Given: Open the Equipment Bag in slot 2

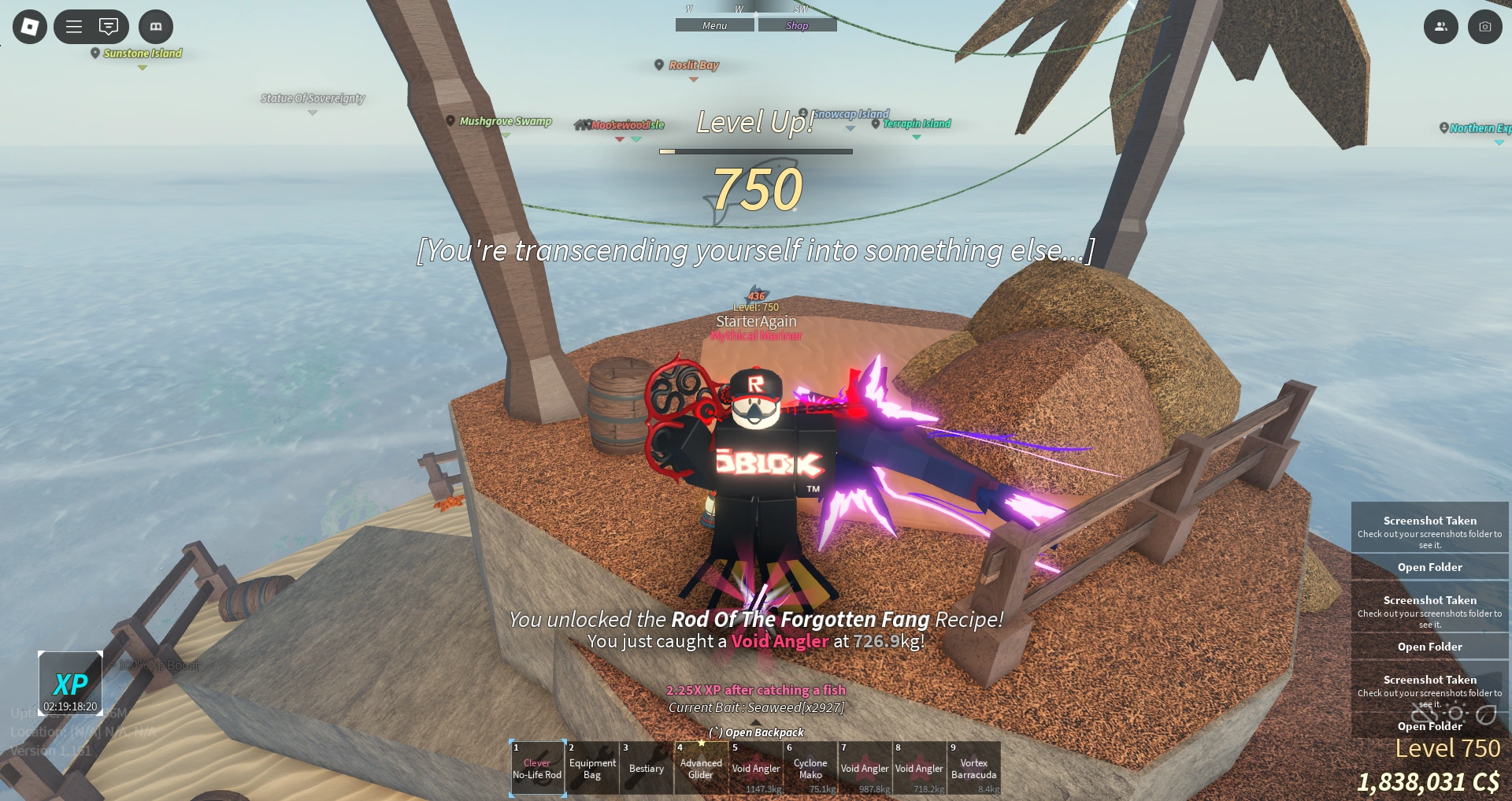Looking at the screenshot, I should [x=592, y=768].
